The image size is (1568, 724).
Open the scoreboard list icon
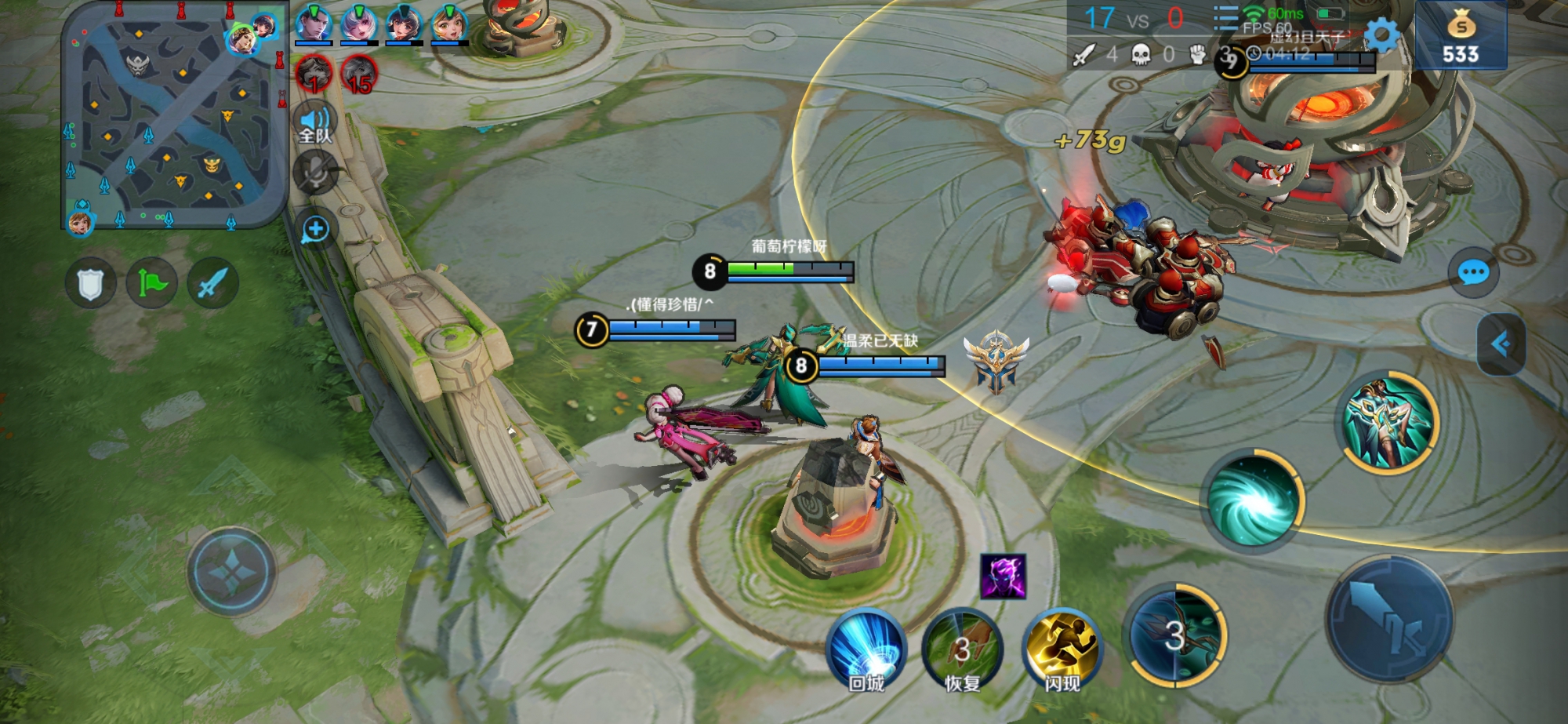1225,18
